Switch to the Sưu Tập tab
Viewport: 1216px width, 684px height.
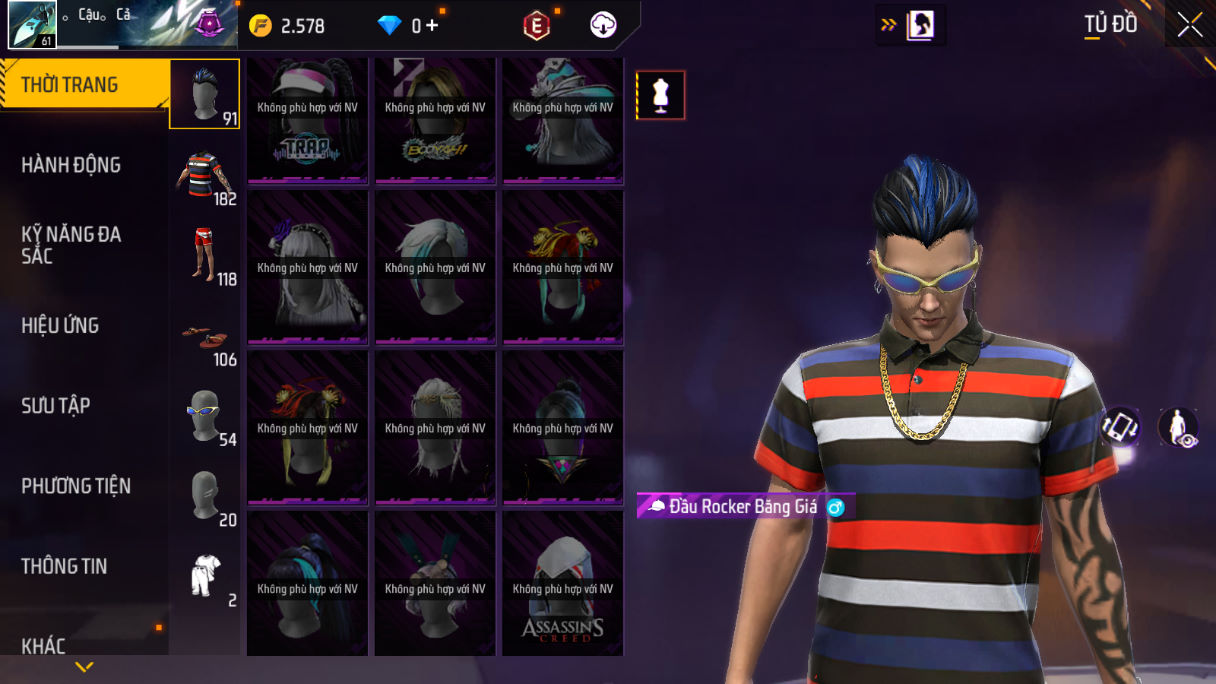(56, 405)
